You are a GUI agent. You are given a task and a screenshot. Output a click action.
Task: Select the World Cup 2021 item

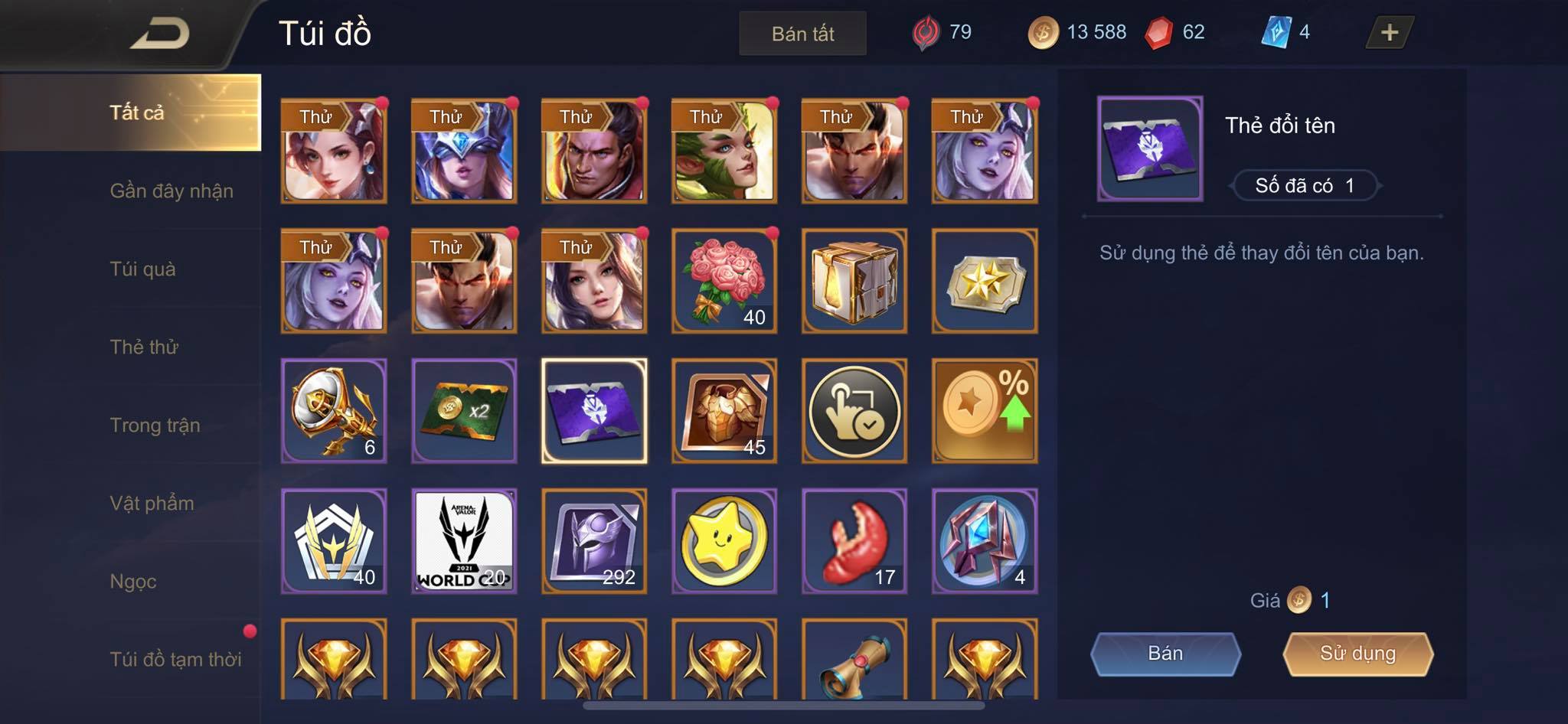464,541
